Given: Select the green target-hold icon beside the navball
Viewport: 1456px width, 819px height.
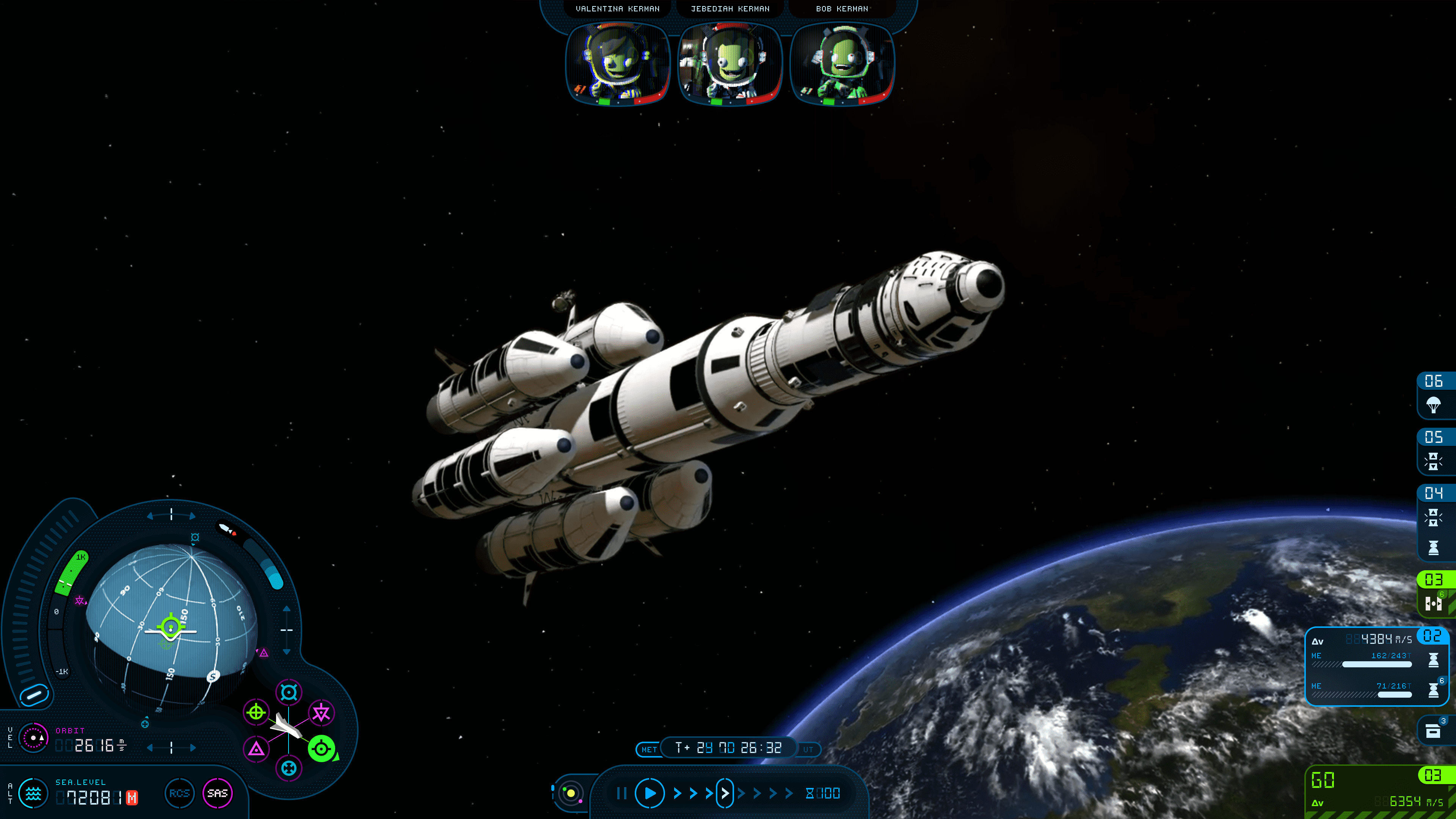Looking at the screenshot, I should pos(321,750).
